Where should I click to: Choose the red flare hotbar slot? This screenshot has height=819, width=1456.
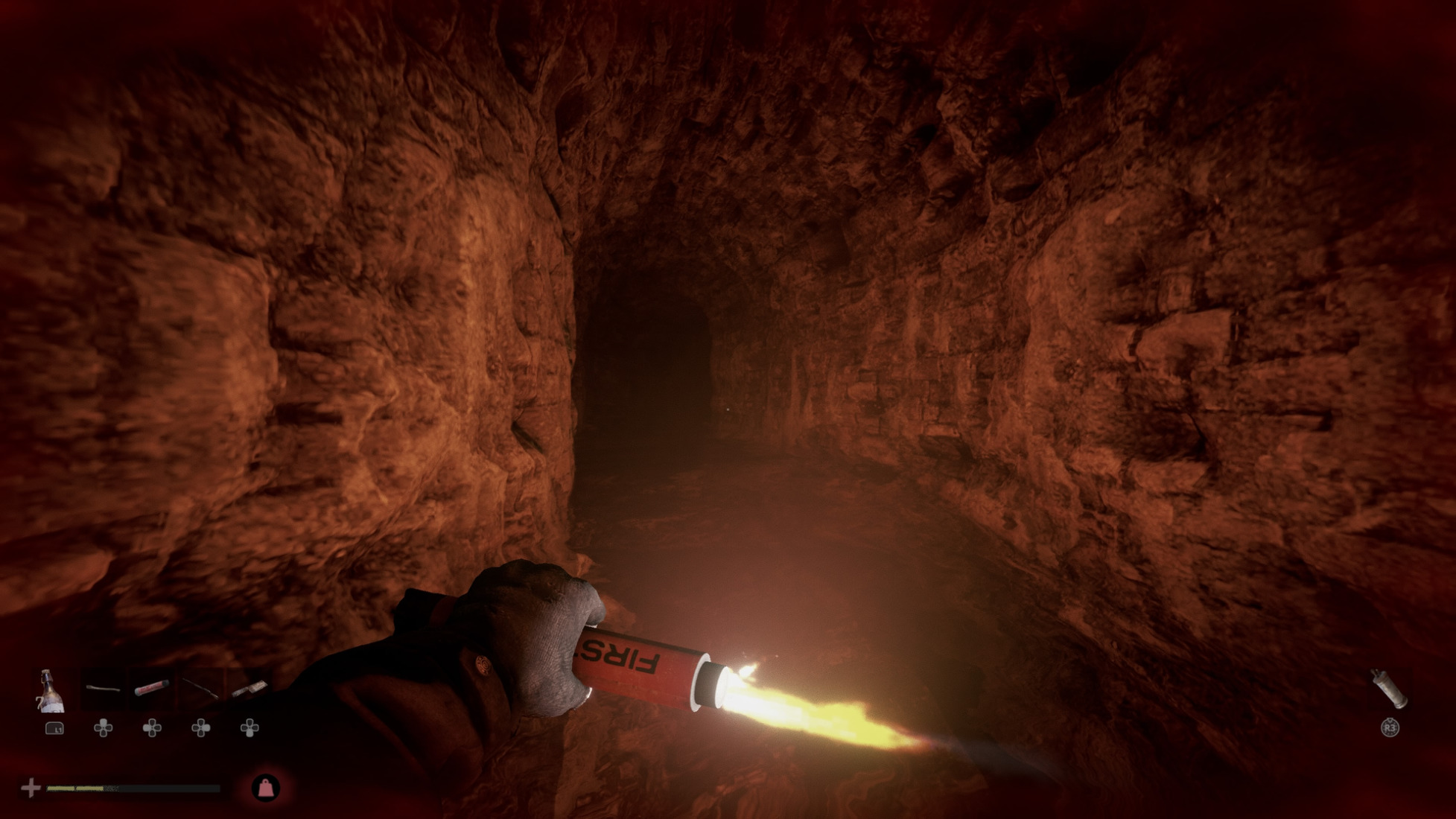pos(151,689)
